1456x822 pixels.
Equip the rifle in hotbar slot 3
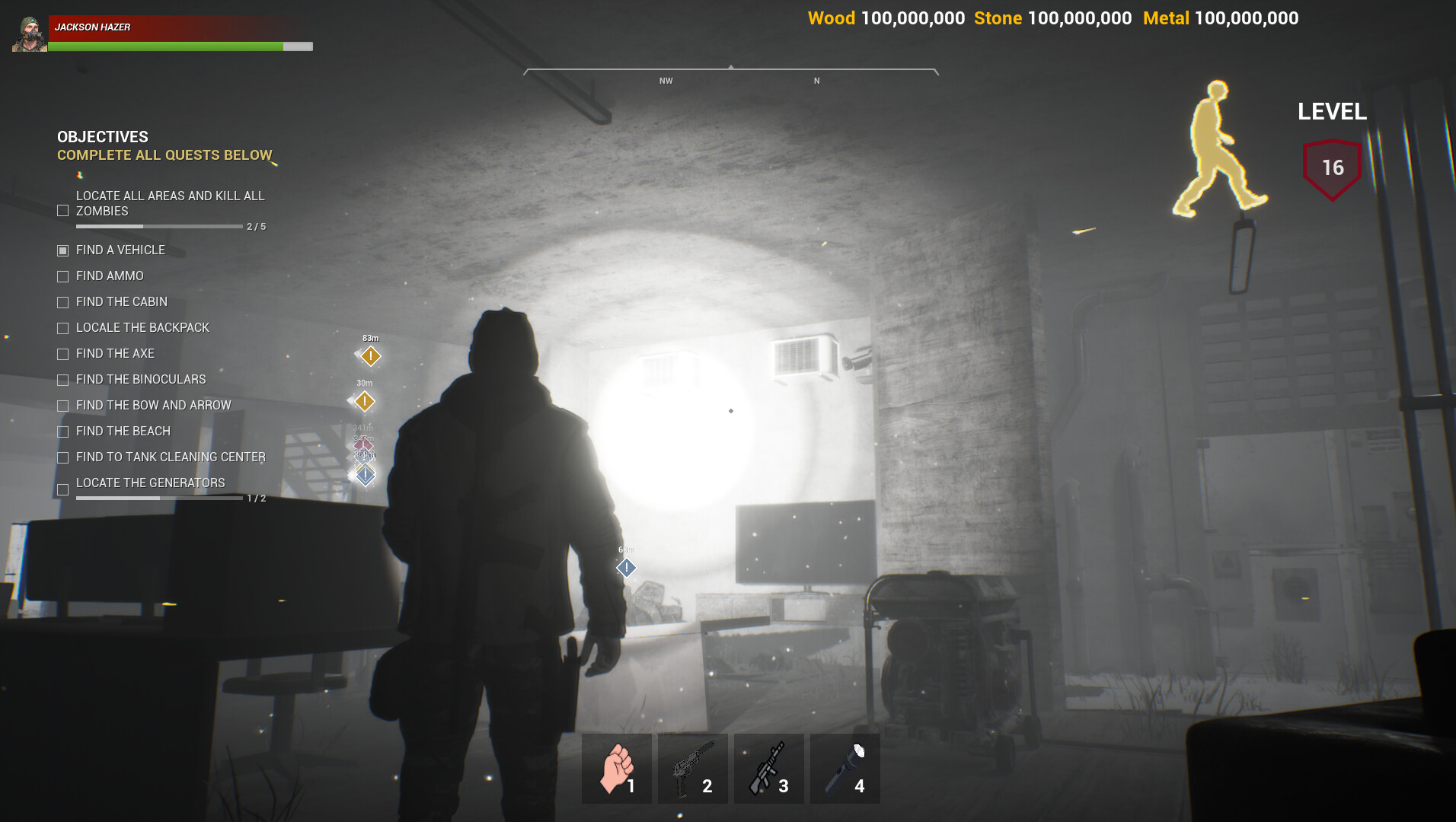pos(768,767)
